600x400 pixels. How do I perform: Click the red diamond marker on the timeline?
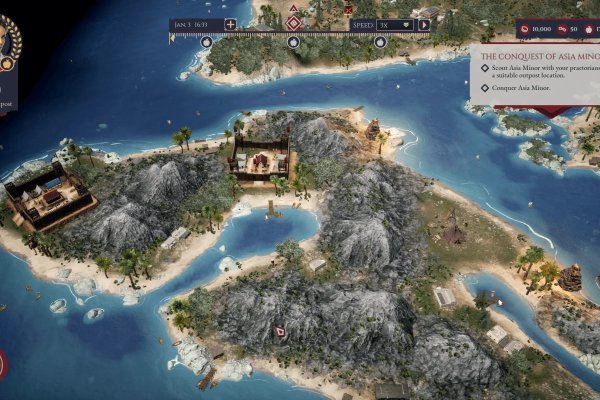coord(294,22)
